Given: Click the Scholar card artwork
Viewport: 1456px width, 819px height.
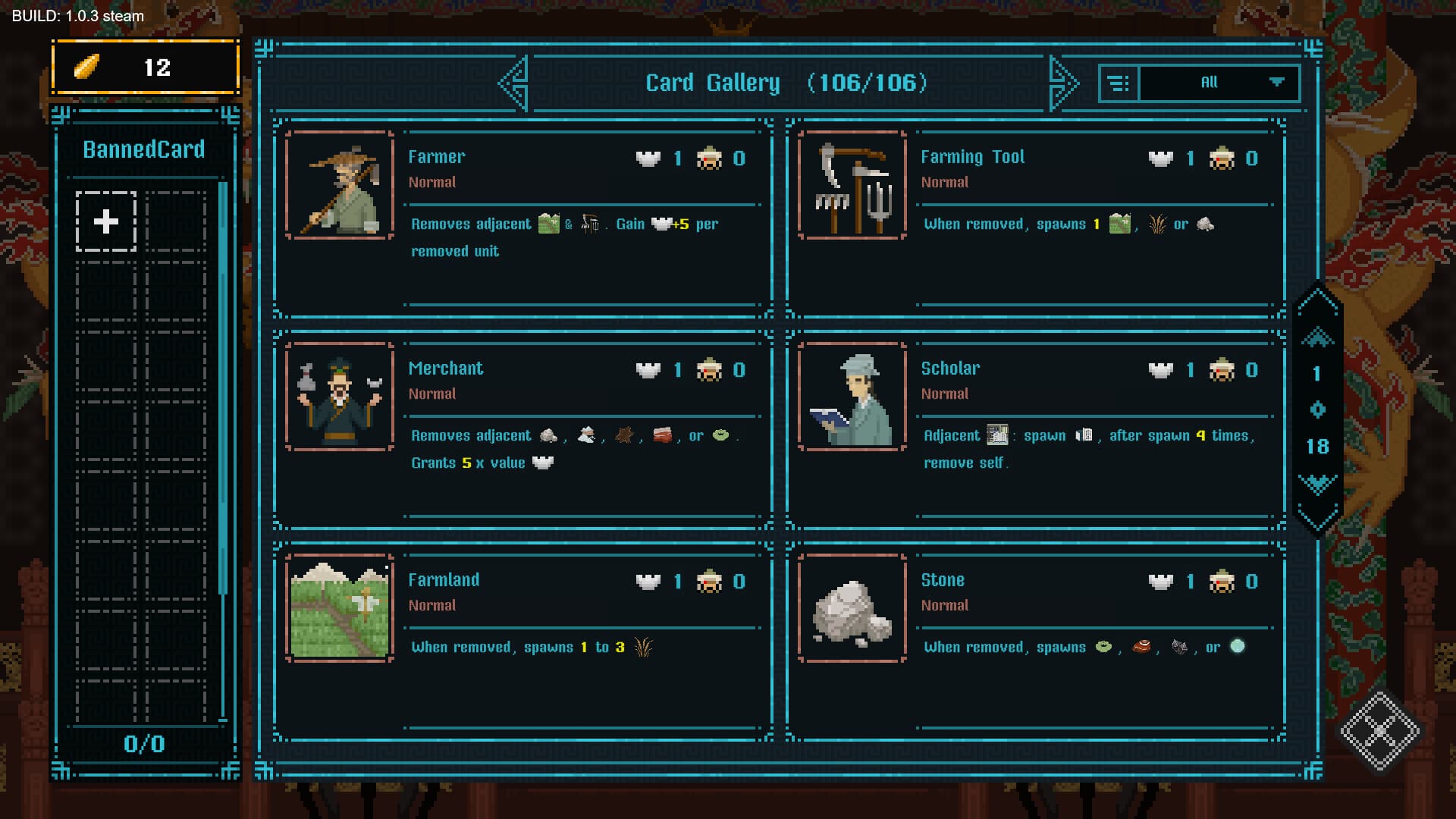Looking at the screenshot, I should (x=852, y=397).
